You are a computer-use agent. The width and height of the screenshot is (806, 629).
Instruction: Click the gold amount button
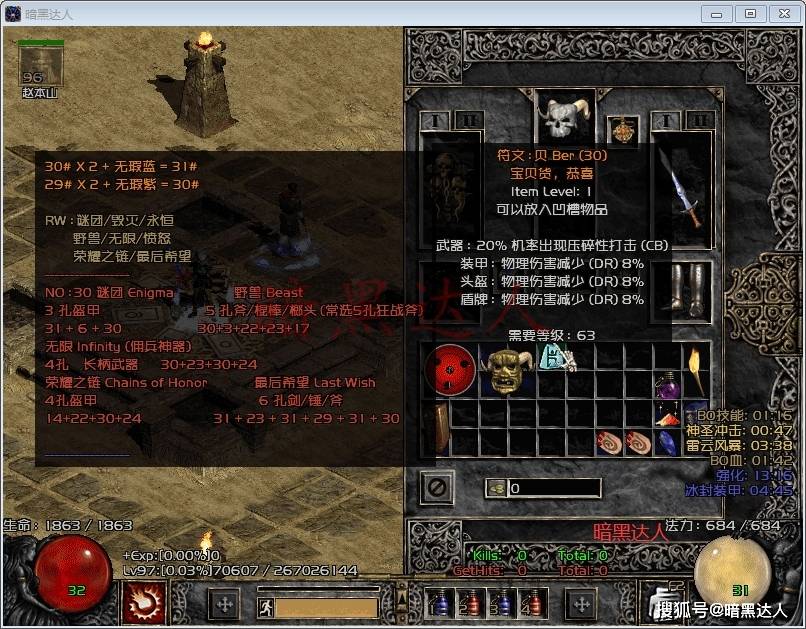point(496,488)
